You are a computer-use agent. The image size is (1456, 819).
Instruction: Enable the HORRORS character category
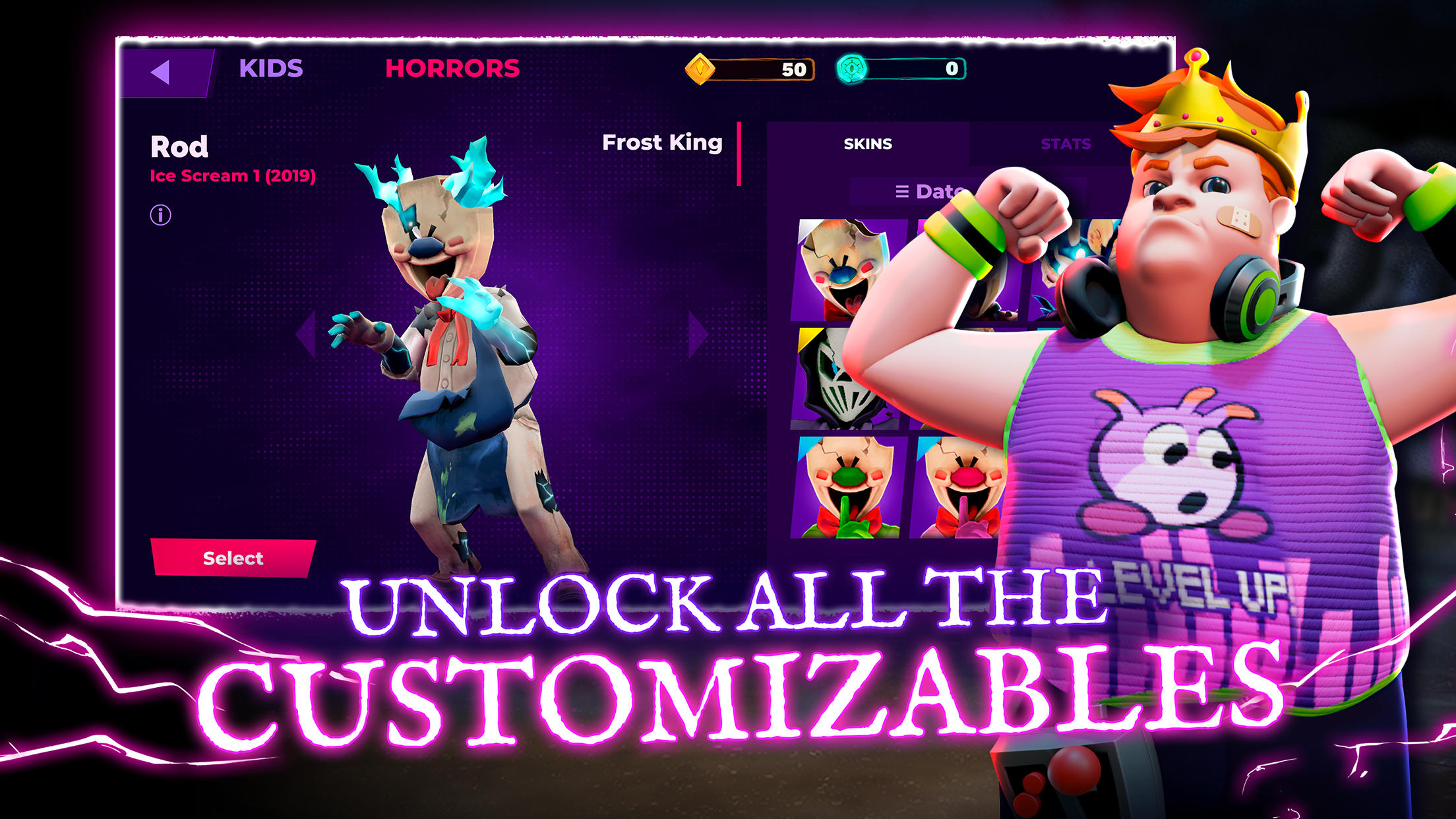tap(453, 67)
